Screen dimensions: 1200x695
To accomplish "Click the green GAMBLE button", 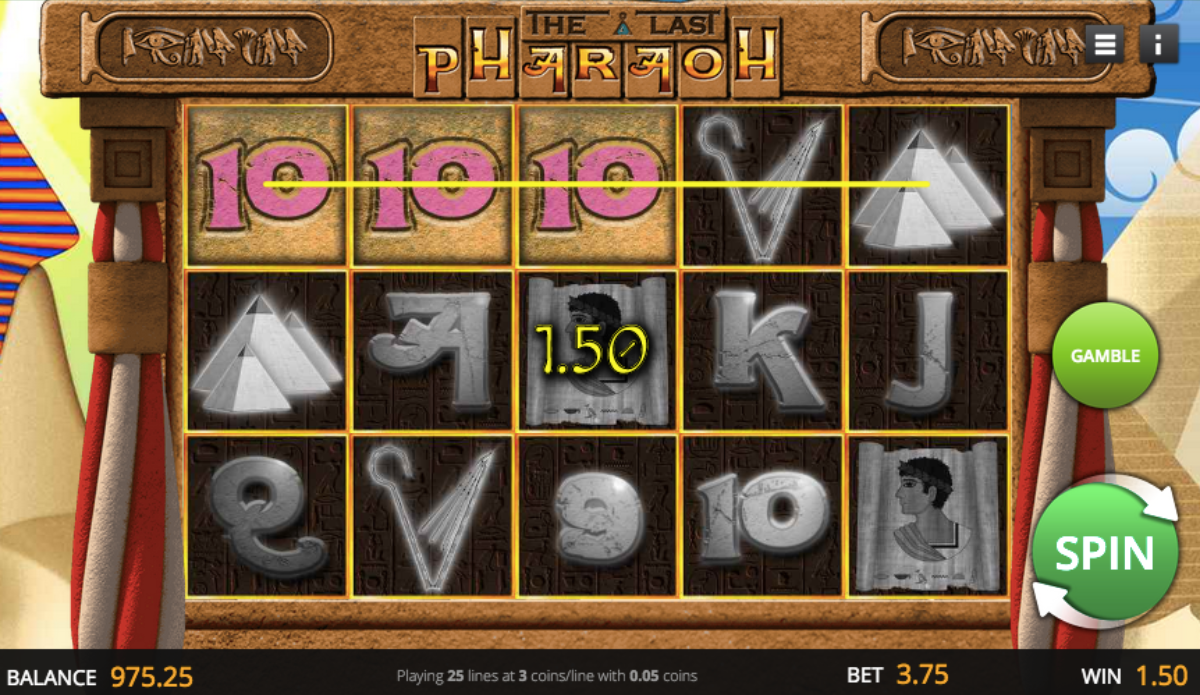I will 1105,356.
